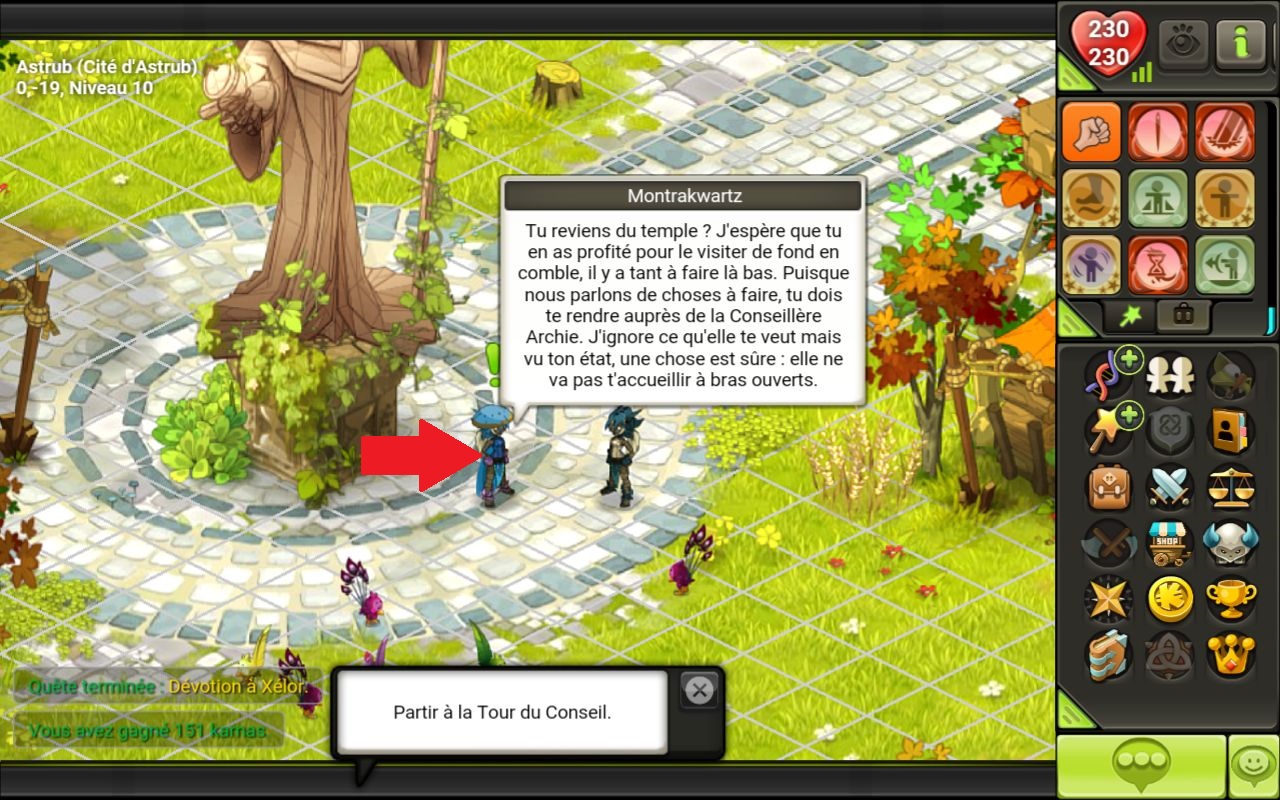This screenshot has height=800, width=1280.
Task: Toggle the eye spectator button
Action: click(x=1183, y=44)
